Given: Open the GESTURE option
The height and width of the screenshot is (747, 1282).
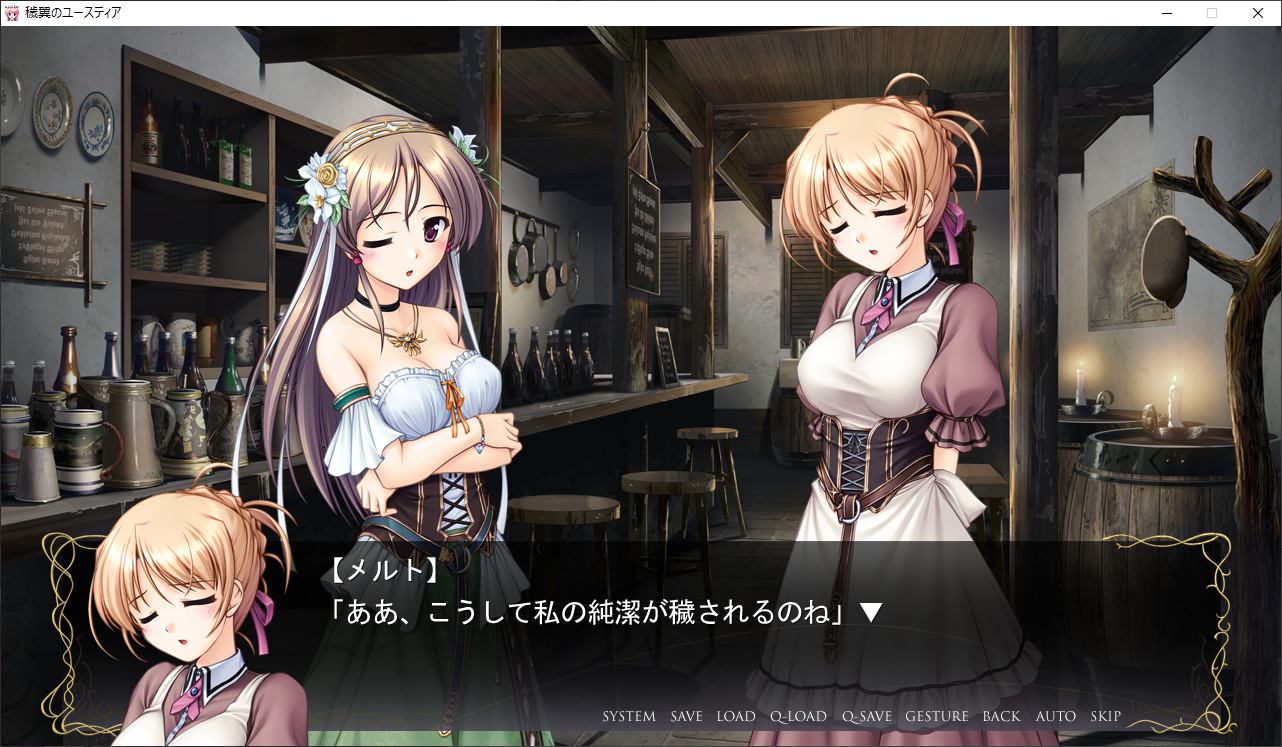Looking at the screenshot, I should coord(937,716).
